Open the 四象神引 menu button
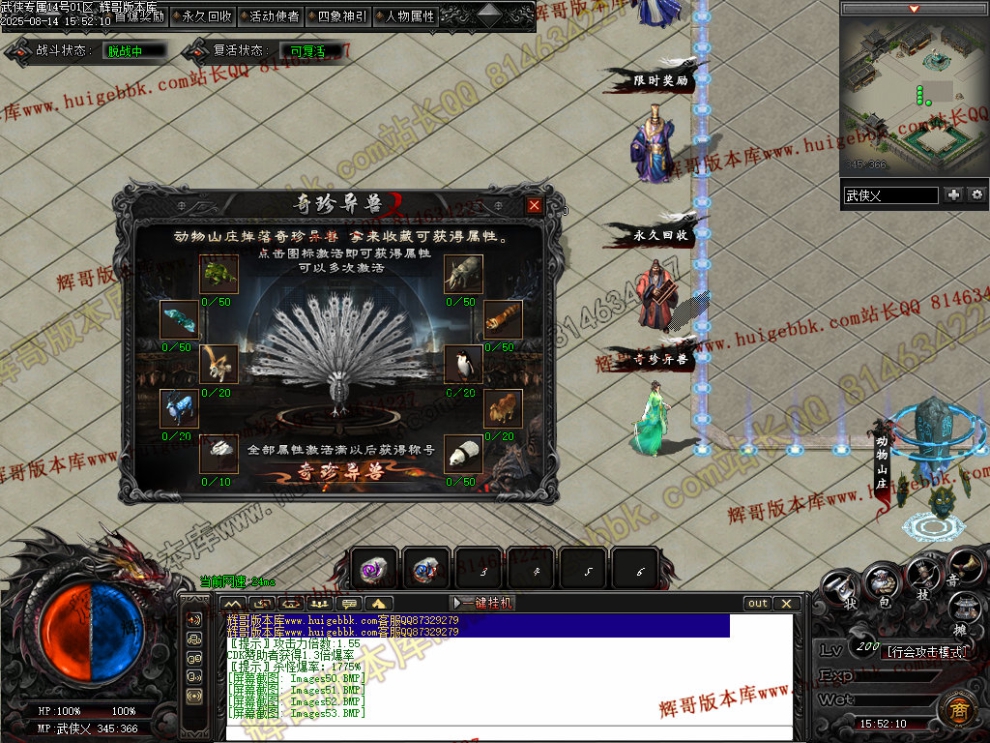 (337, 16)
